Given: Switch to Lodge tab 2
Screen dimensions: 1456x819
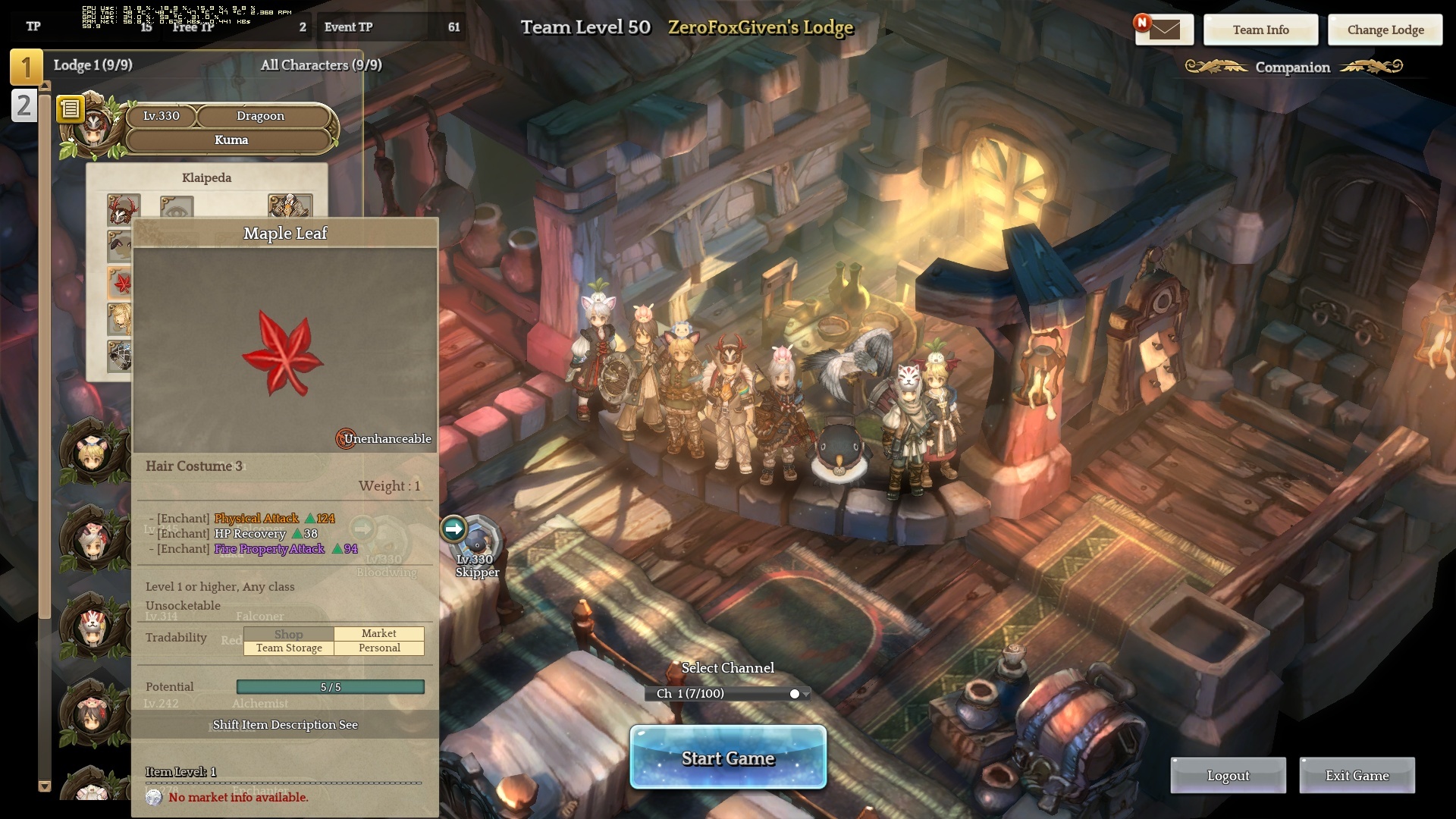Looking at the screenshot, I should (24, 105).
